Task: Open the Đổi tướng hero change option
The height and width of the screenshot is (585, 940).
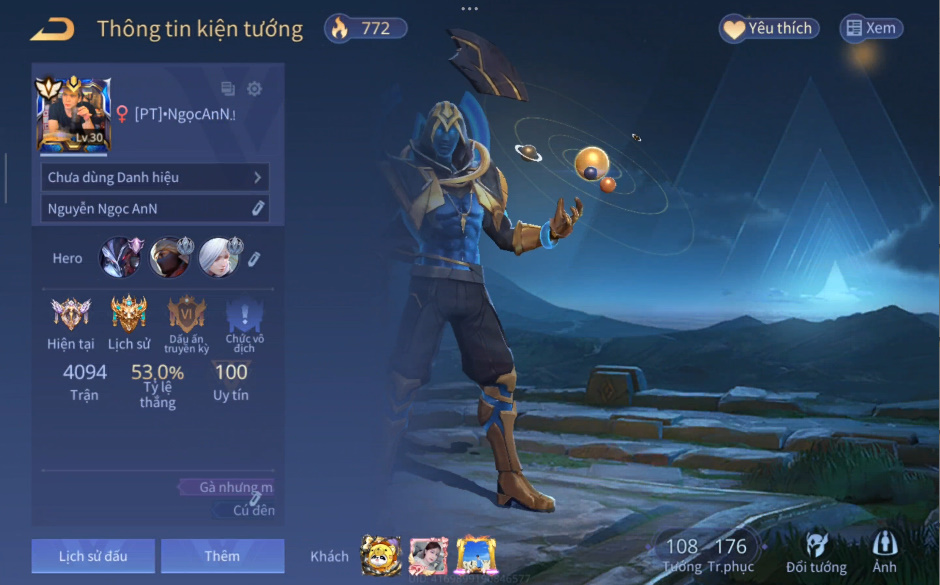Action: pos(816,553)
